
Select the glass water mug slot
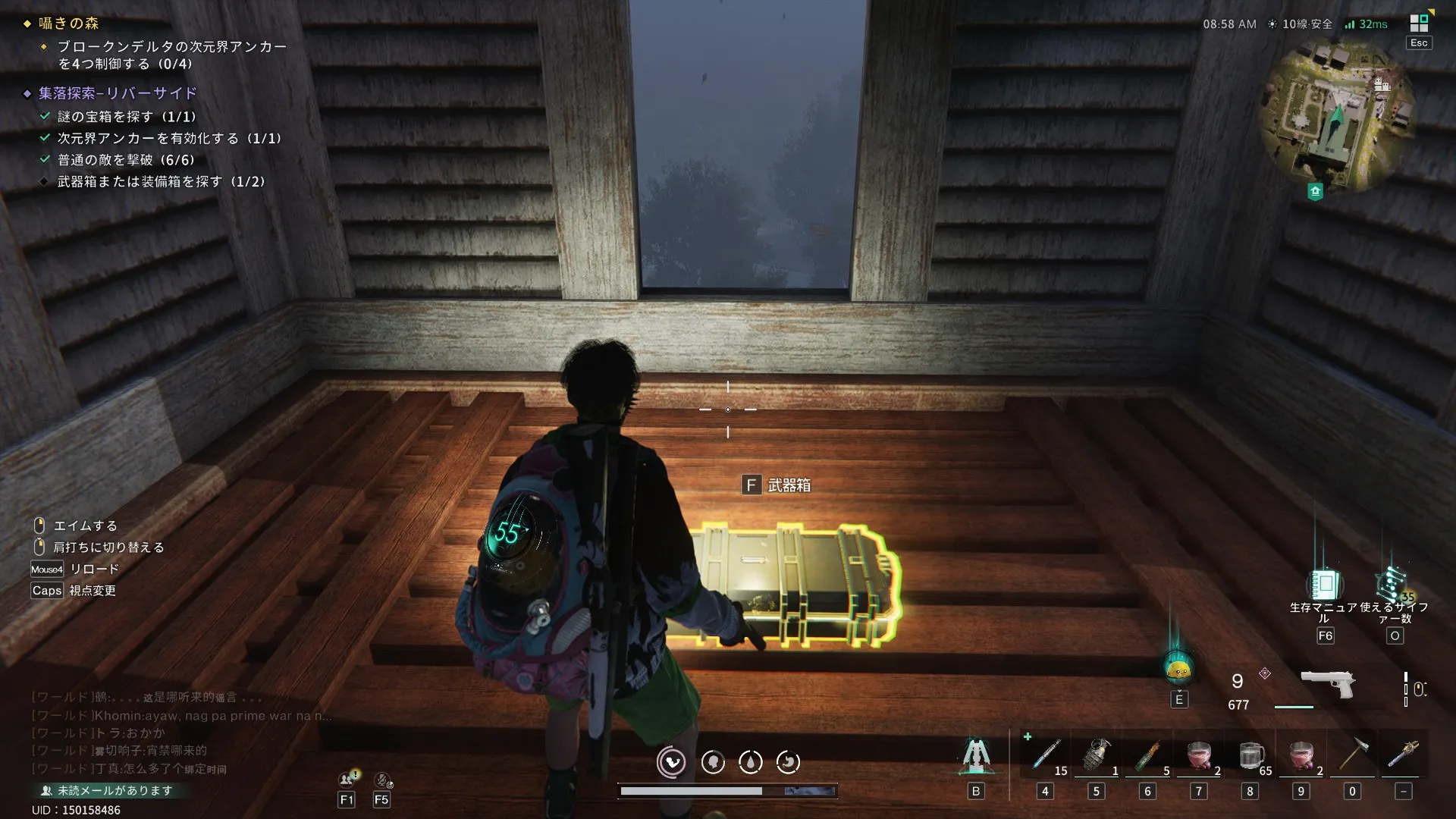(1250, 755)
